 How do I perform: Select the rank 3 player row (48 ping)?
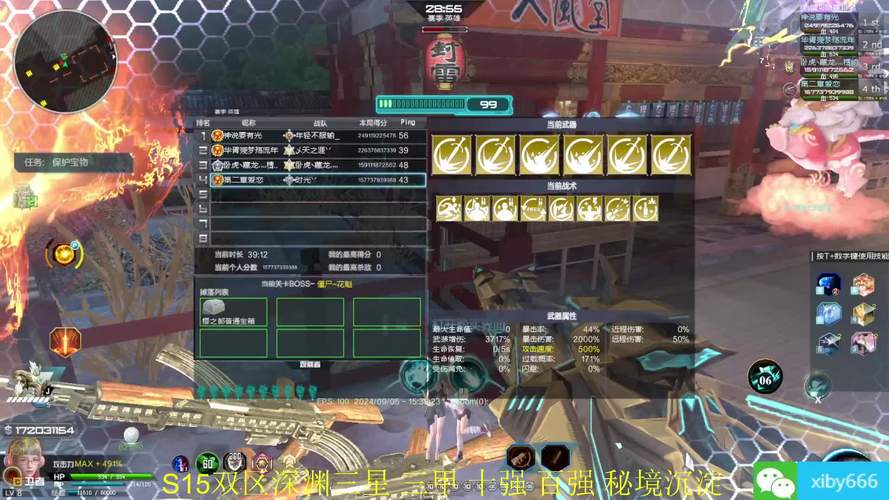[x=311, y=165]
